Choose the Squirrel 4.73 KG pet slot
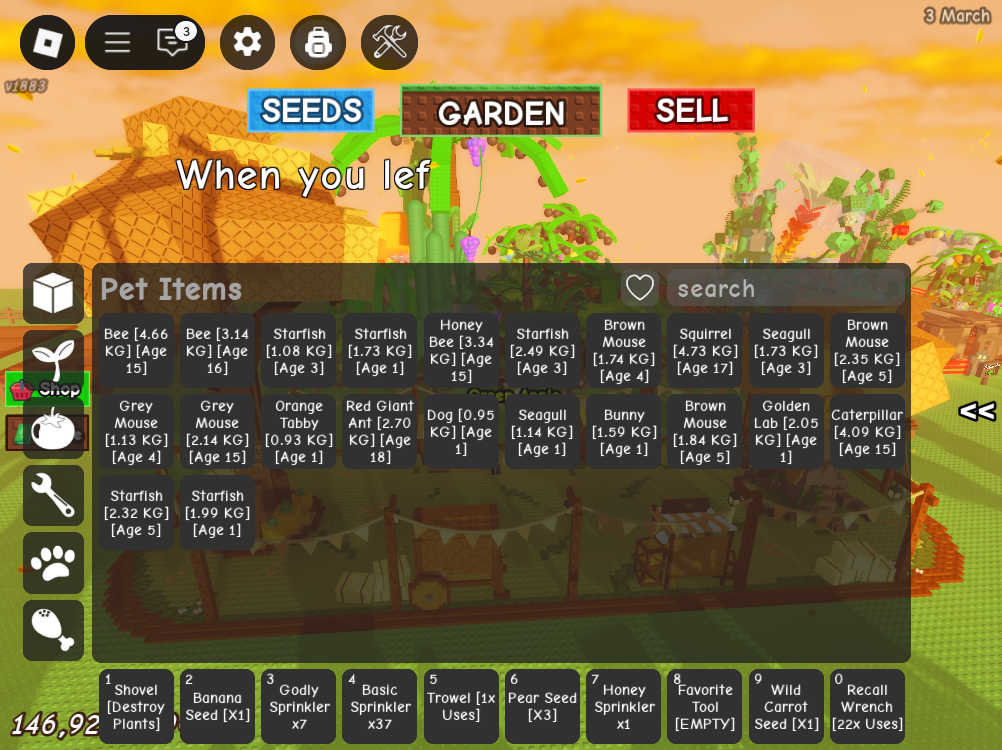This screenshot has height=750, width=1002. click(x=705, y=351)
